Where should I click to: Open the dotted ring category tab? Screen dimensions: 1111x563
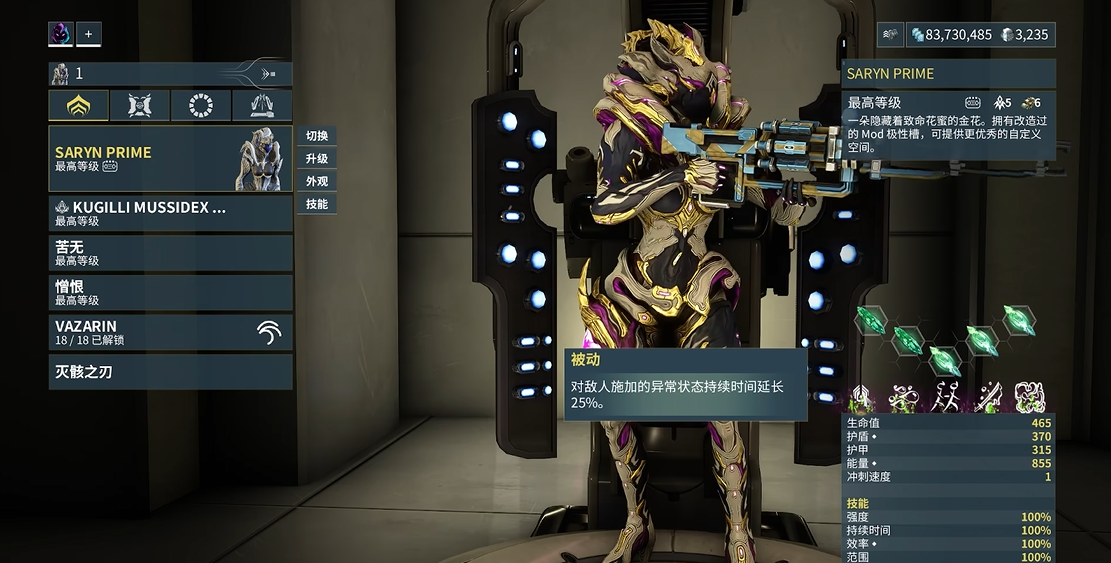pyautogui.click(x=201, y=105)
